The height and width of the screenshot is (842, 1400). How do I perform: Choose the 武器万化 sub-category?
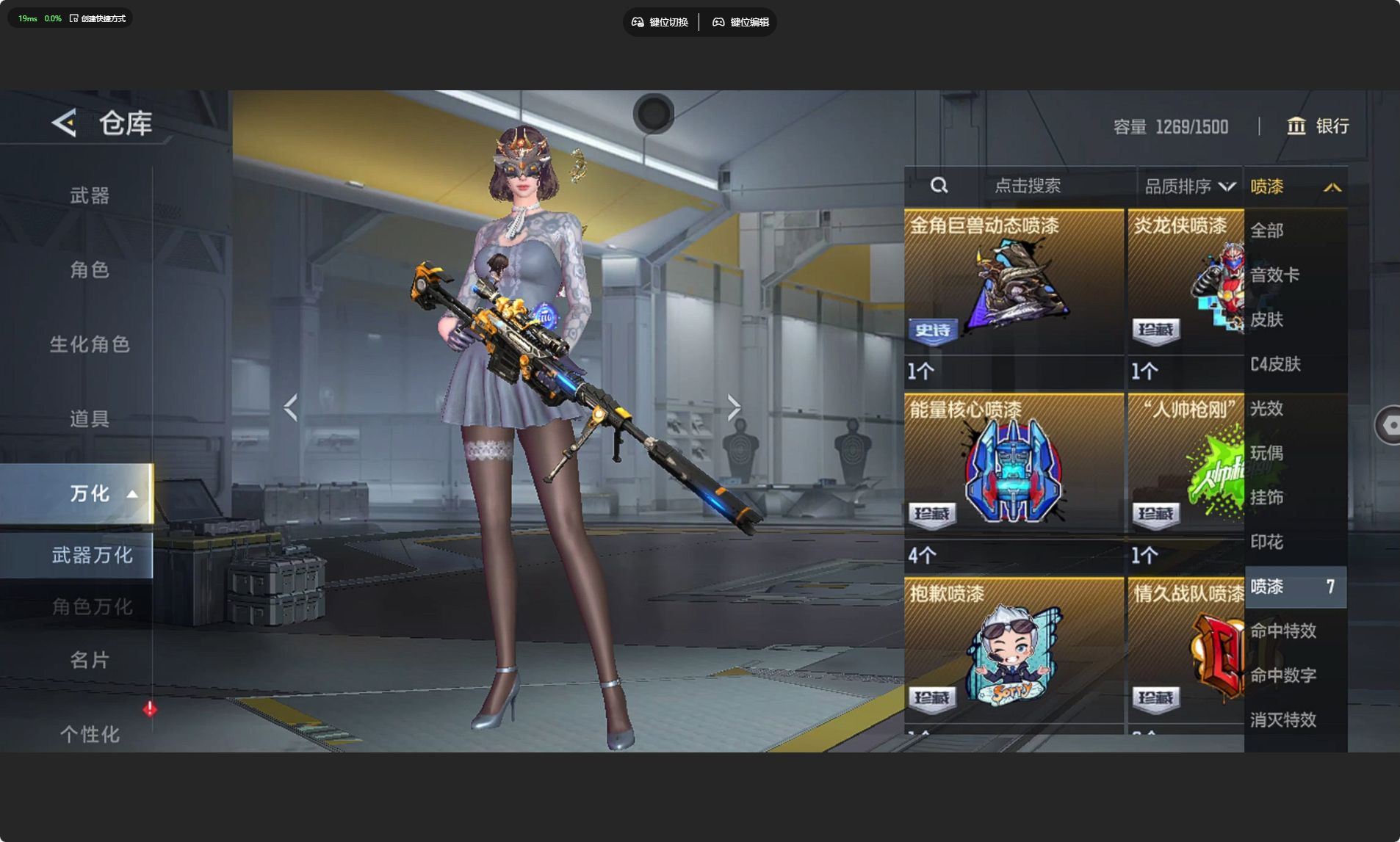point(92,555)
